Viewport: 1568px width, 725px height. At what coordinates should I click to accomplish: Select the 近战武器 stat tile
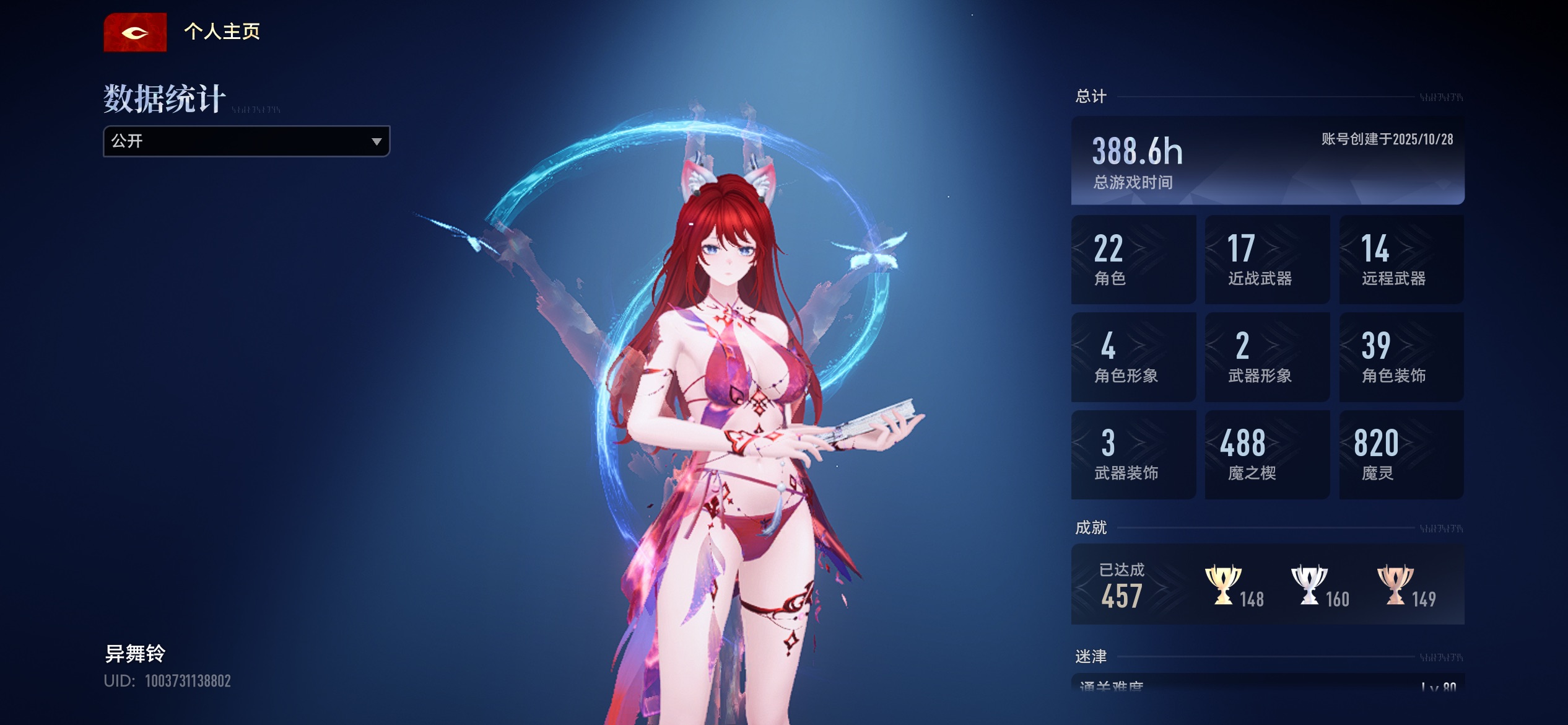[1267, 260]
